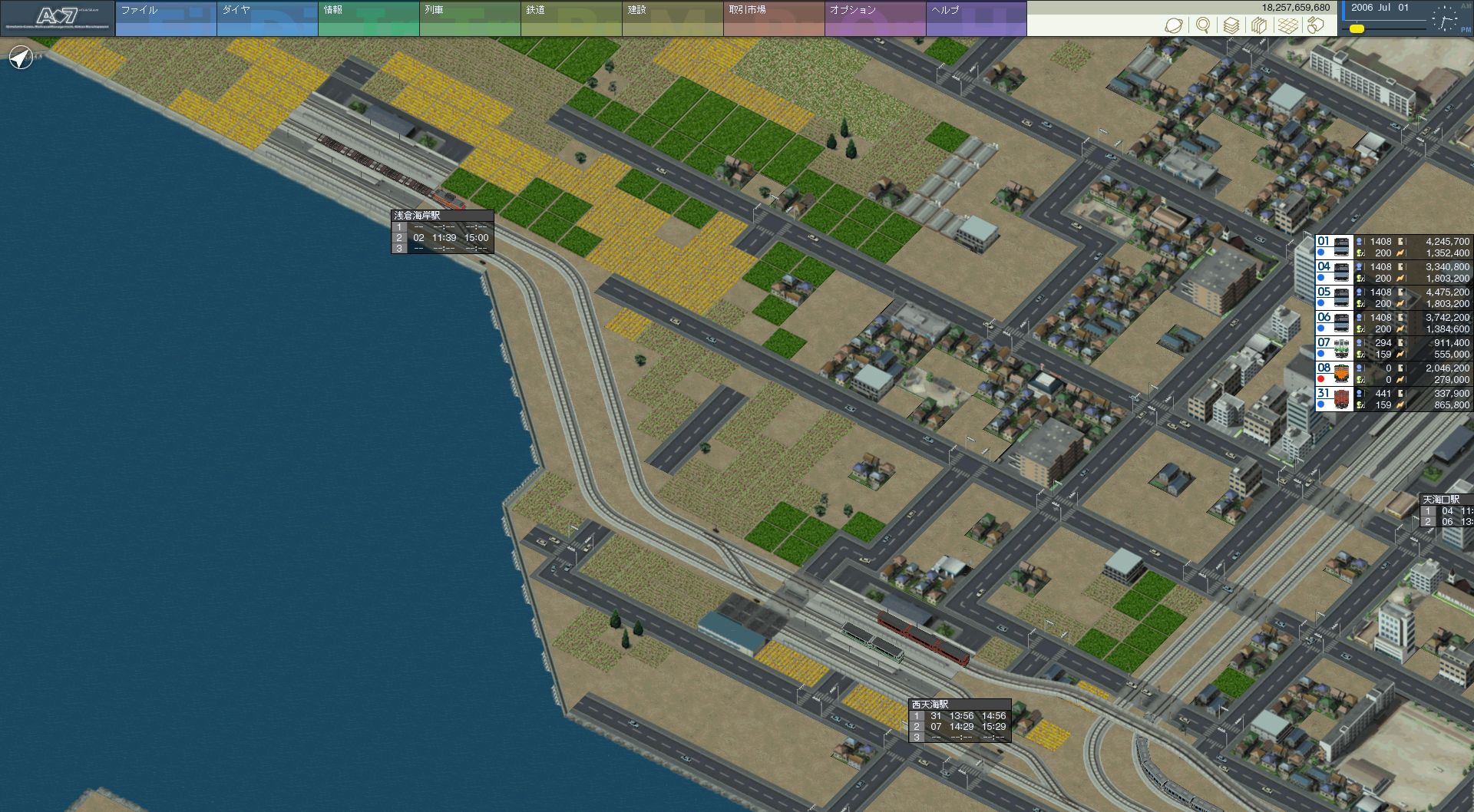Open the 鉄道 (Railway) menu
This screenshot has width=1474, height=812.
point(570,18)
